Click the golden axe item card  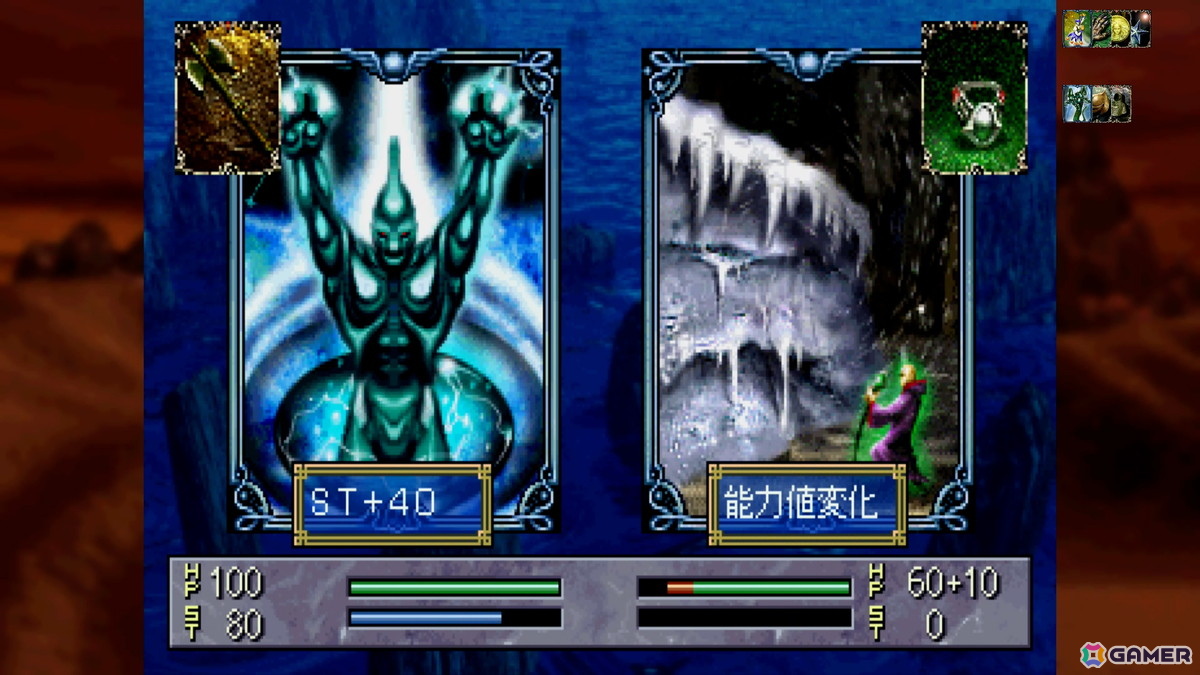point(228,97)
